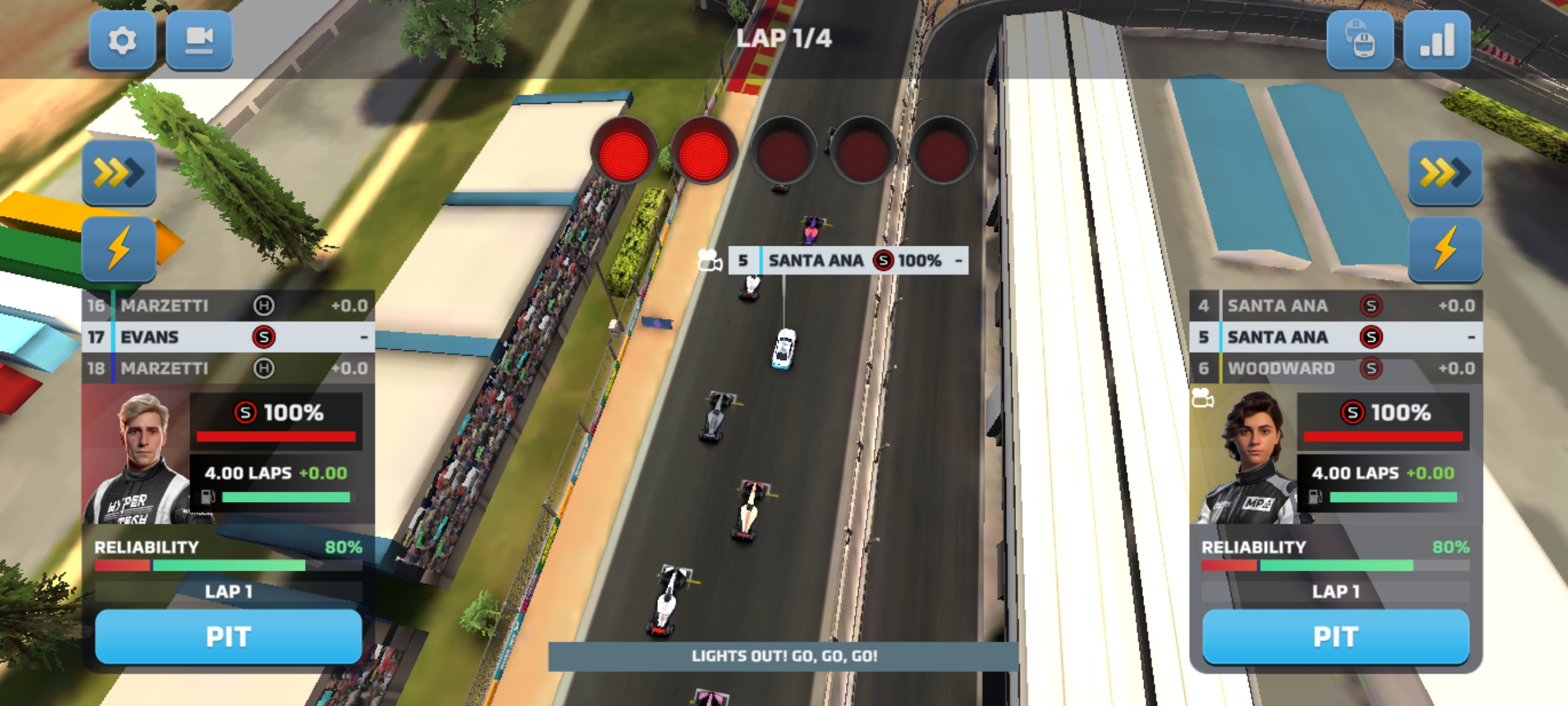
Task: Activate the lightning boost above Santa Ana's panel
Action: point(1445,249)
